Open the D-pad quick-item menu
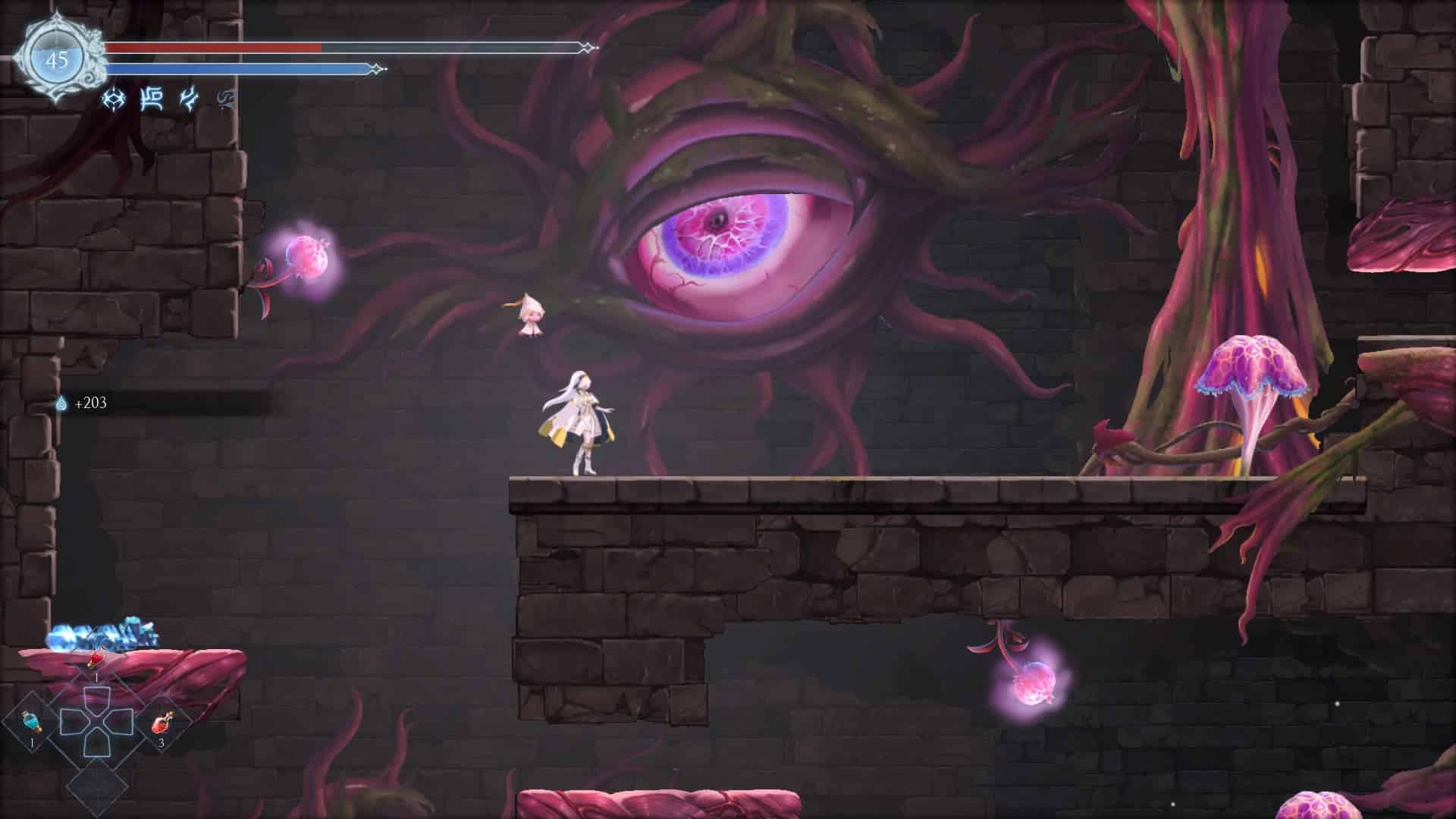Screen dimensions: 1456x819 (96, 720)
